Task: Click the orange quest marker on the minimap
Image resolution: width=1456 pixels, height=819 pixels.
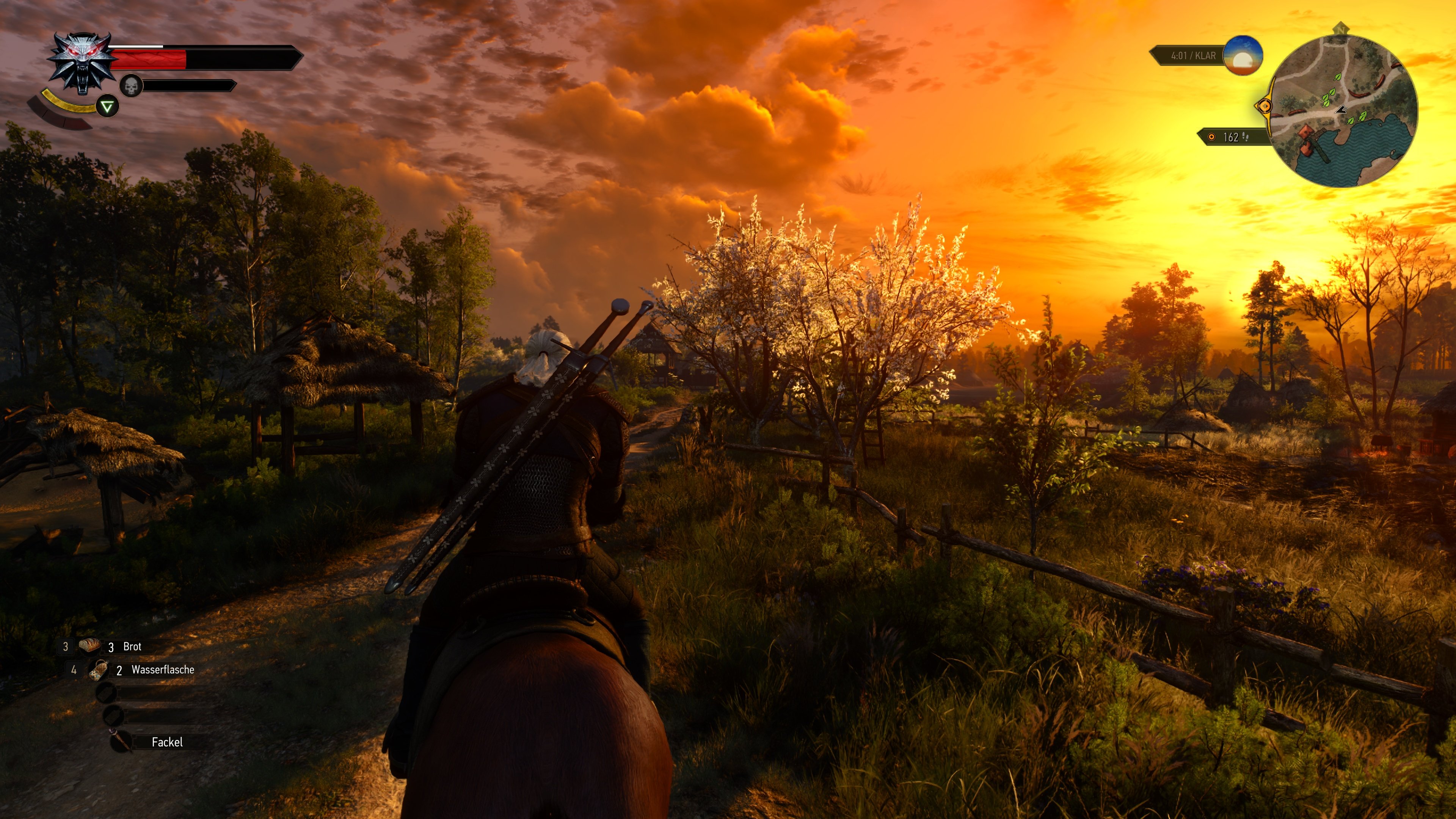Action: tap(1265, 106)
